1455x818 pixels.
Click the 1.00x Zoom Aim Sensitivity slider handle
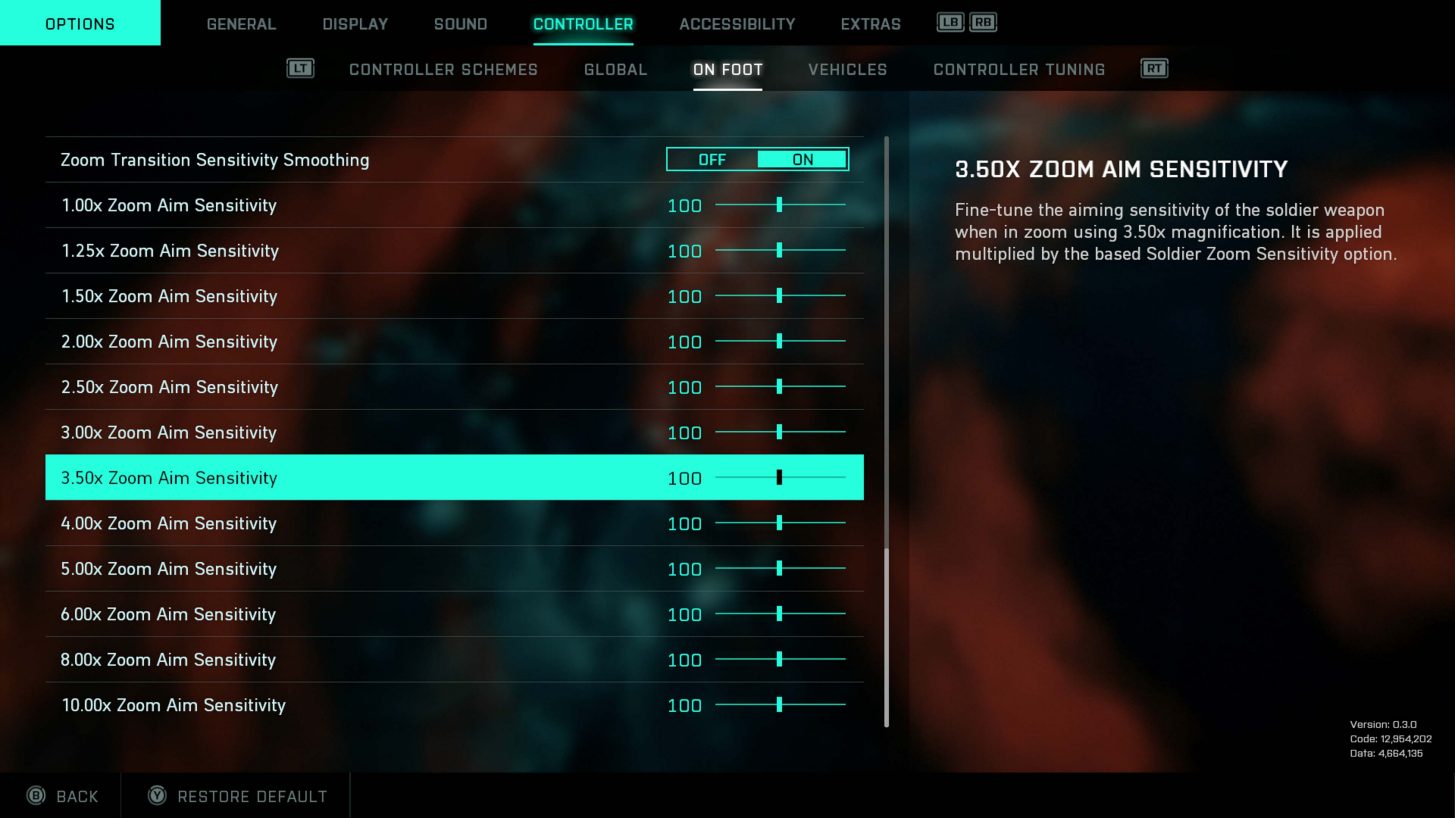click(x=779, y=205)
